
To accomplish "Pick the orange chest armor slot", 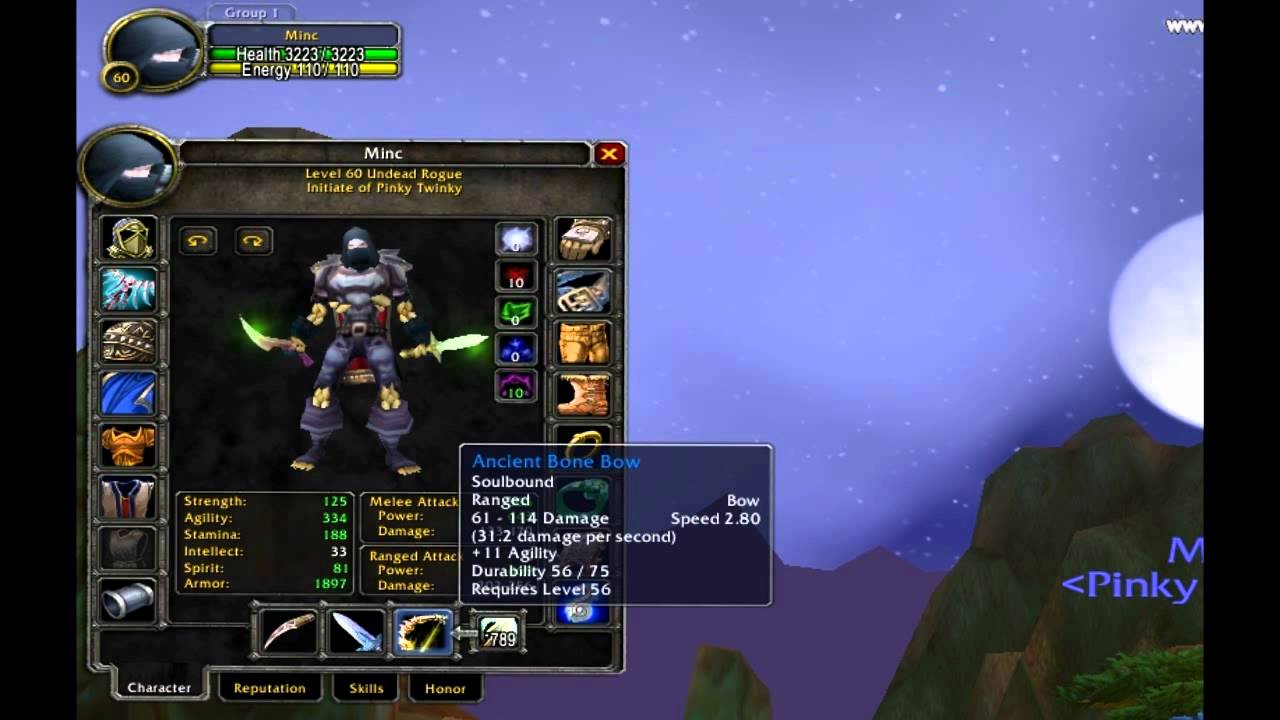I will tap(129, 446).
